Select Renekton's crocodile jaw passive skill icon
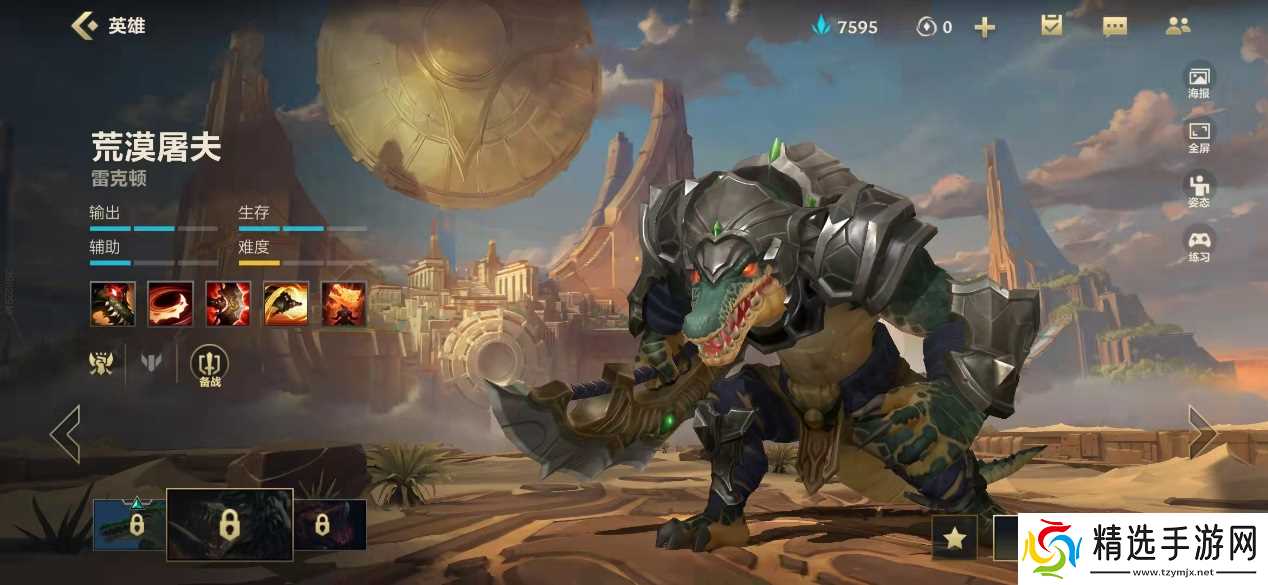The image size is (1268, 585). [112, 303]
